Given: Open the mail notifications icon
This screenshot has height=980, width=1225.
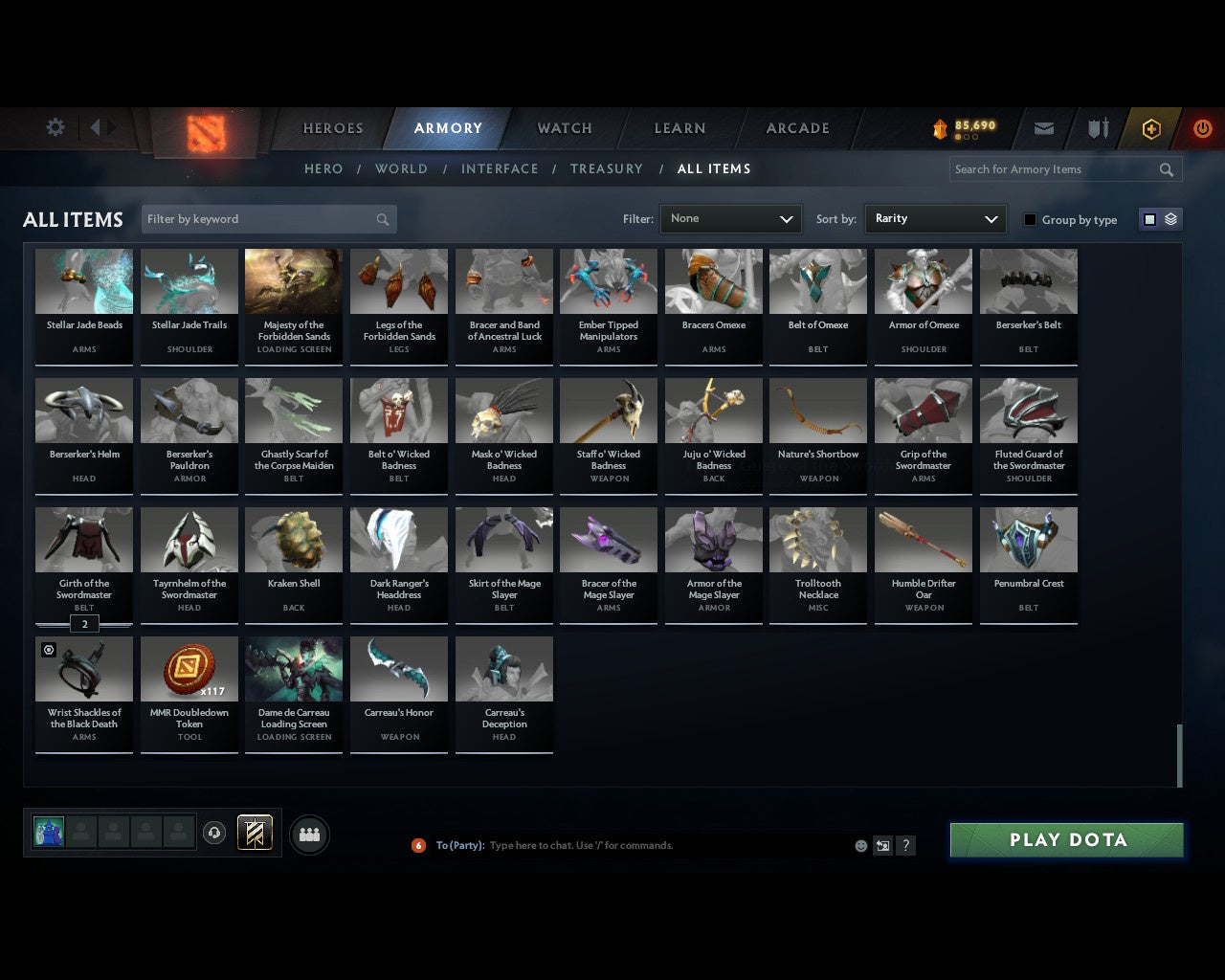Looking at the screenshot, I should click(1043, 127).
